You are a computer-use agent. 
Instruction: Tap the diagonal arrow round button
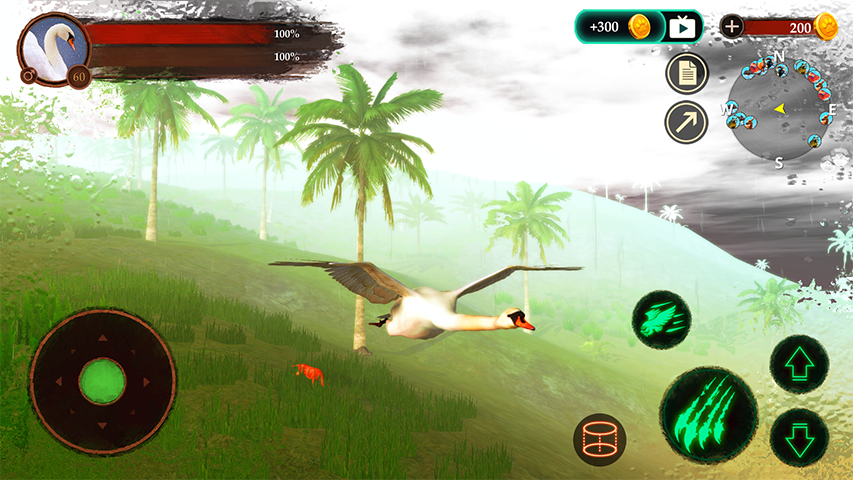pos(686,122)
